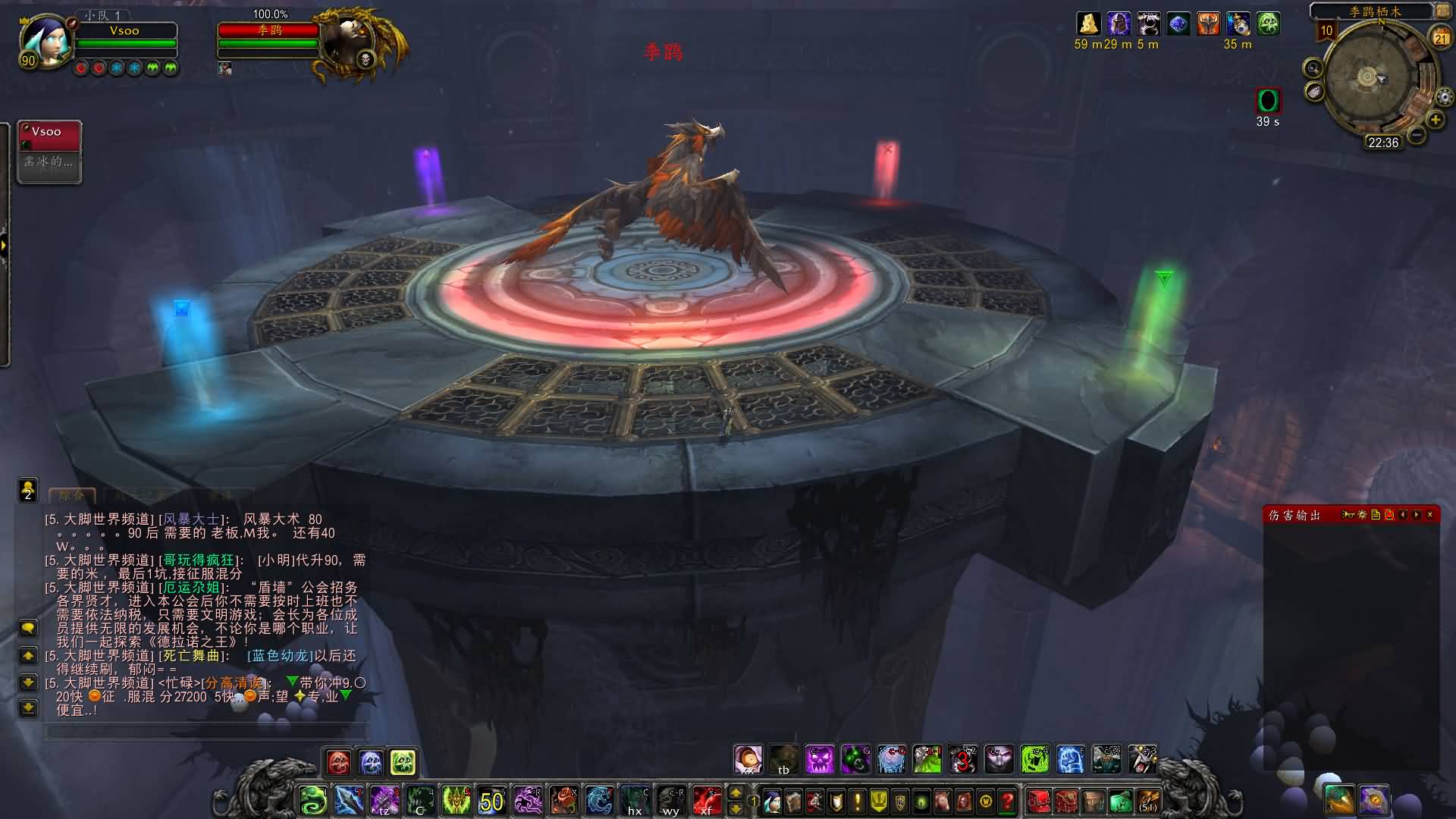1456x819 pixels.
Task: Select the green-highlighted presence stance icon
Action: [x=403, y=762]
